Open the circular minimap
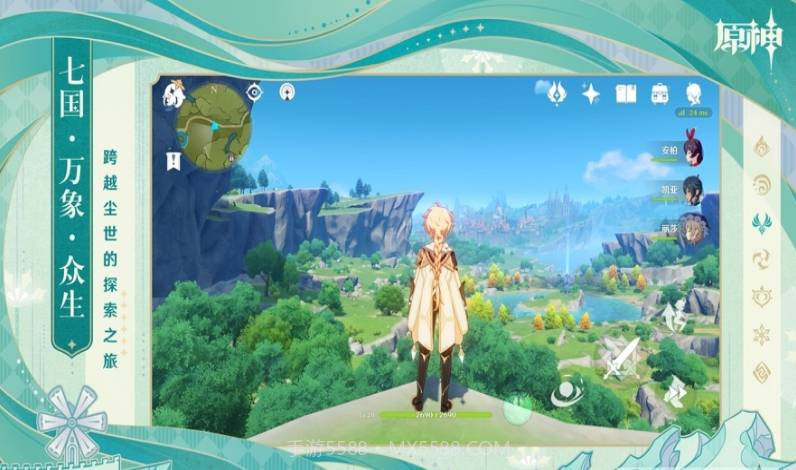 214,125
